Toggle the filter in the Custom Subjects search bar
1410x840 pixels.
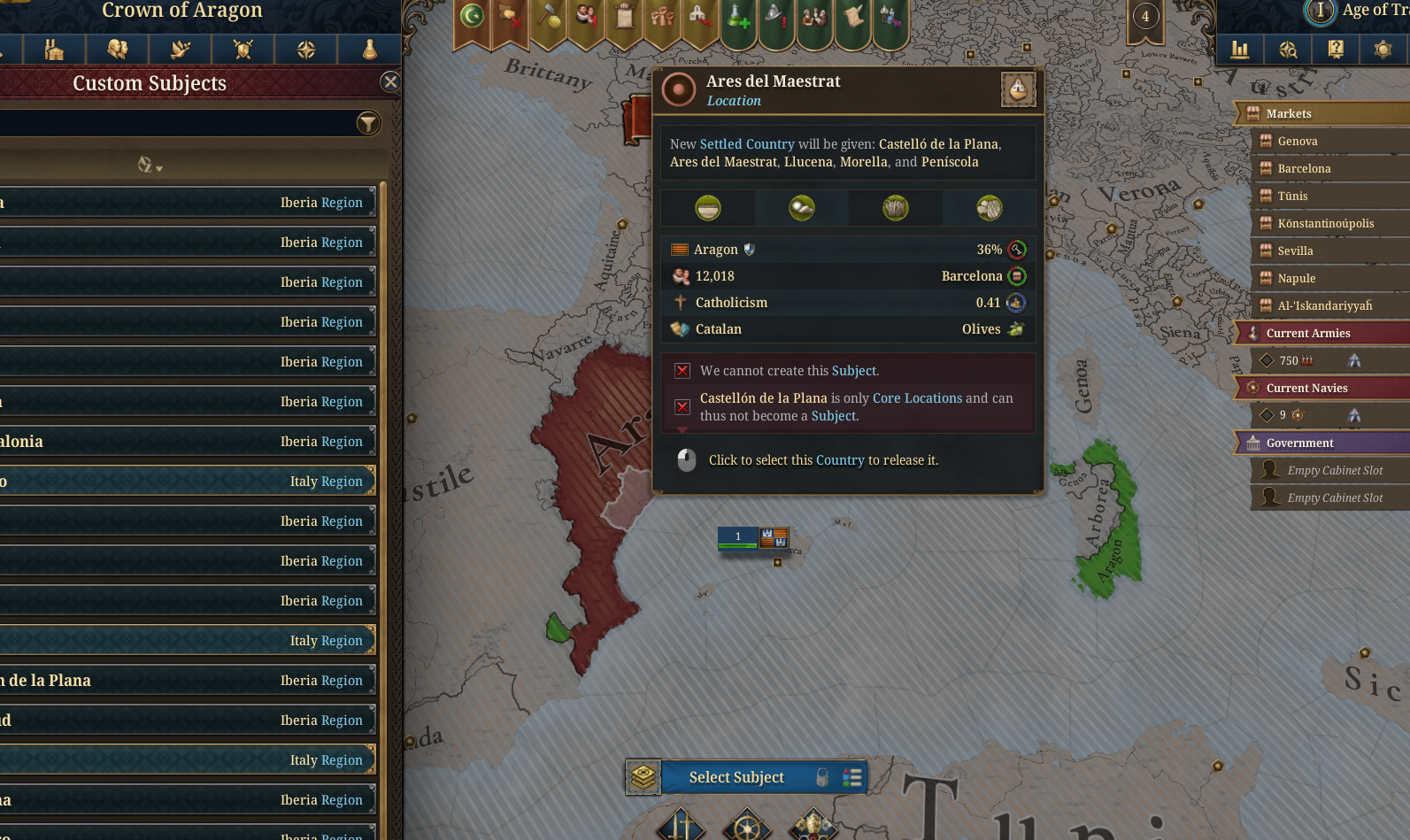coord(370,123)
